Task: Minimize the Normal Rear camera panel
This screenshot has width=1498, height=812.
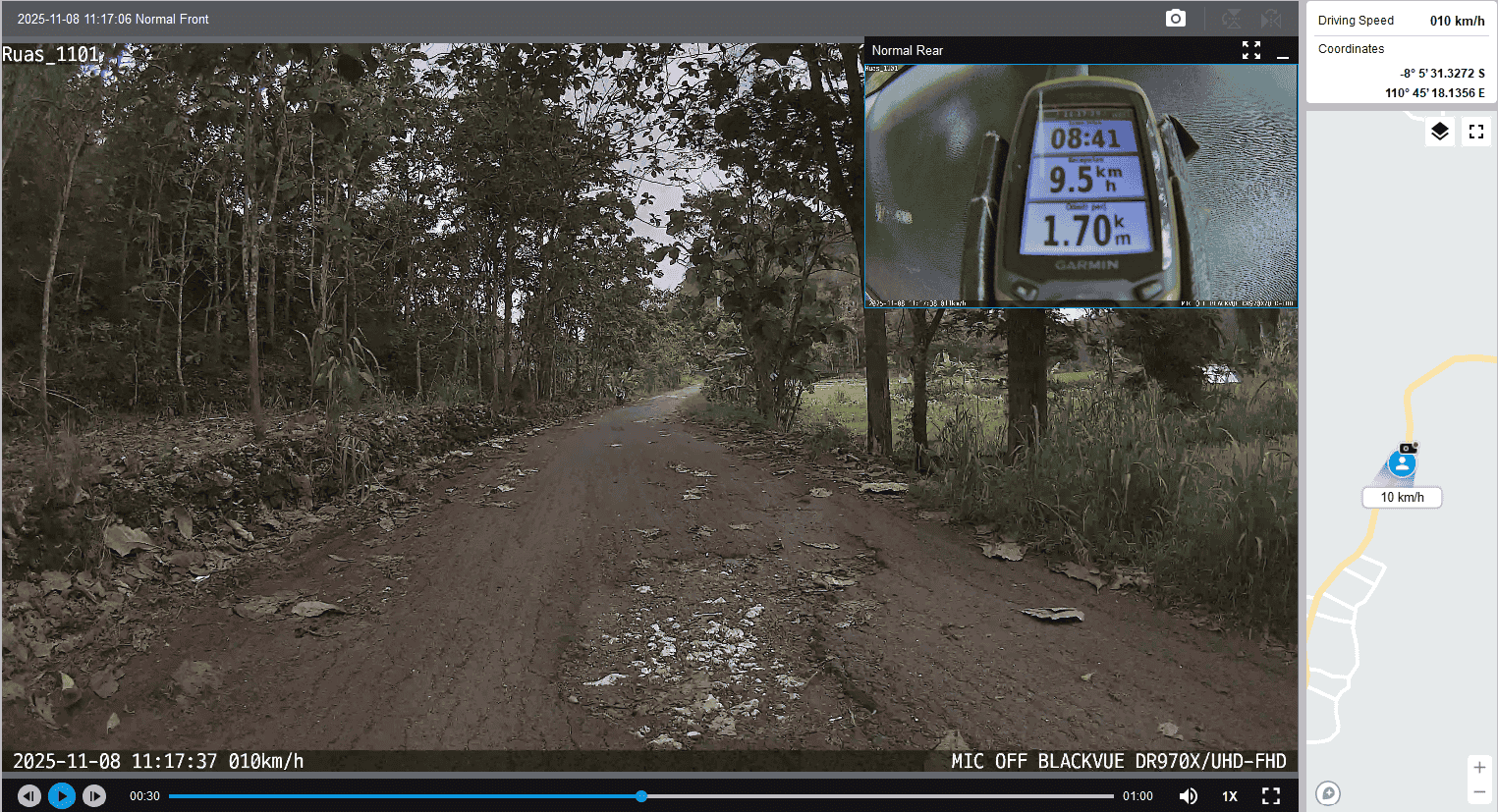Action: (1282, 51)
